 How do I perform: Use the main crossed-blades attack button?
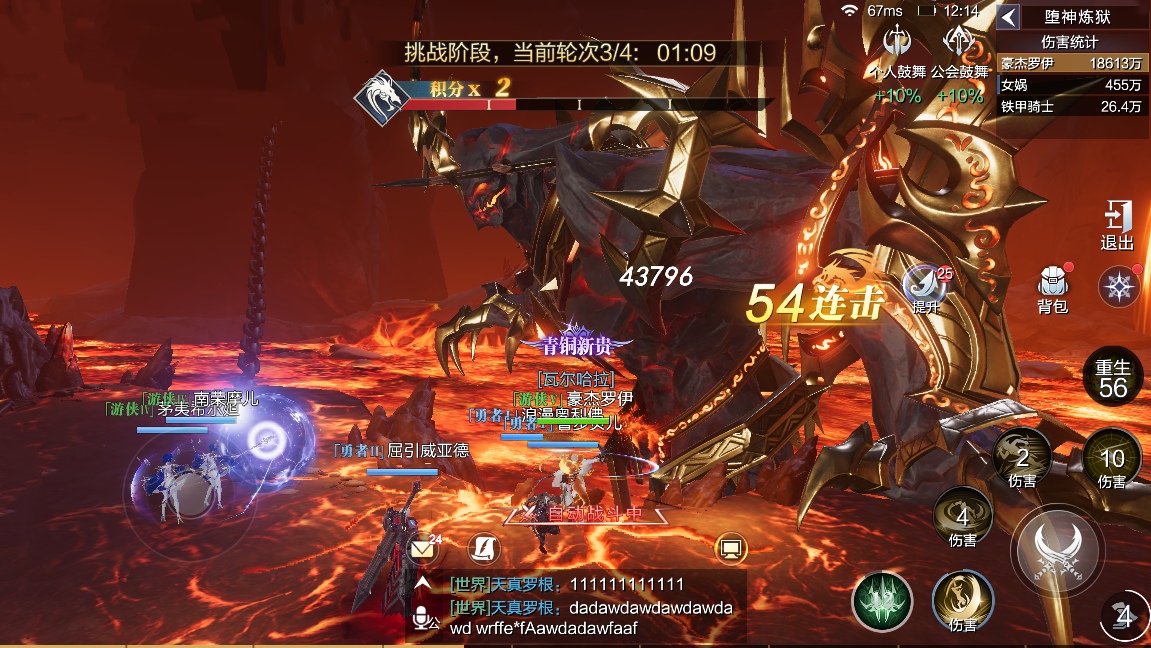(1057, 547)
